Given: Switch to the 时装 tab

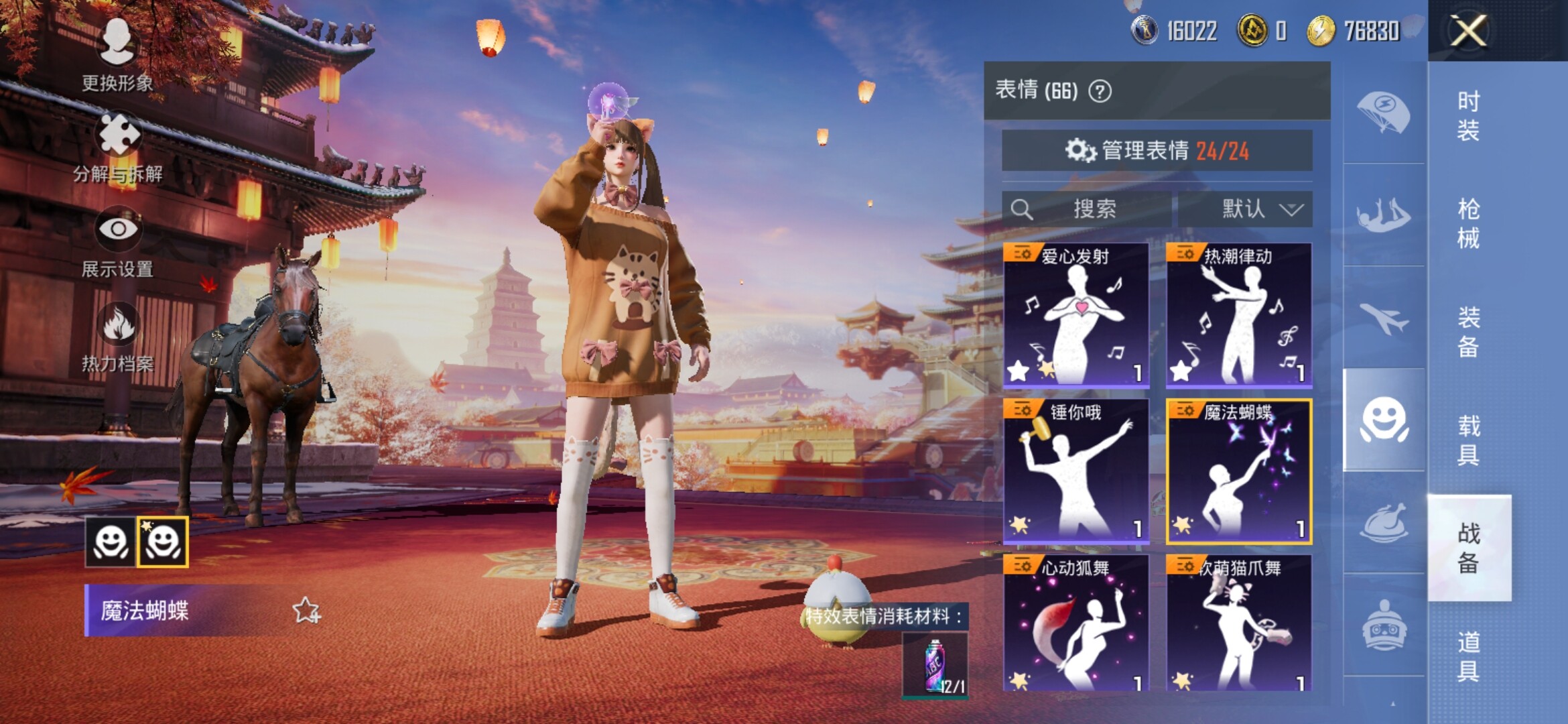Looking at the screenshot, I should (x=1468, y=115).
